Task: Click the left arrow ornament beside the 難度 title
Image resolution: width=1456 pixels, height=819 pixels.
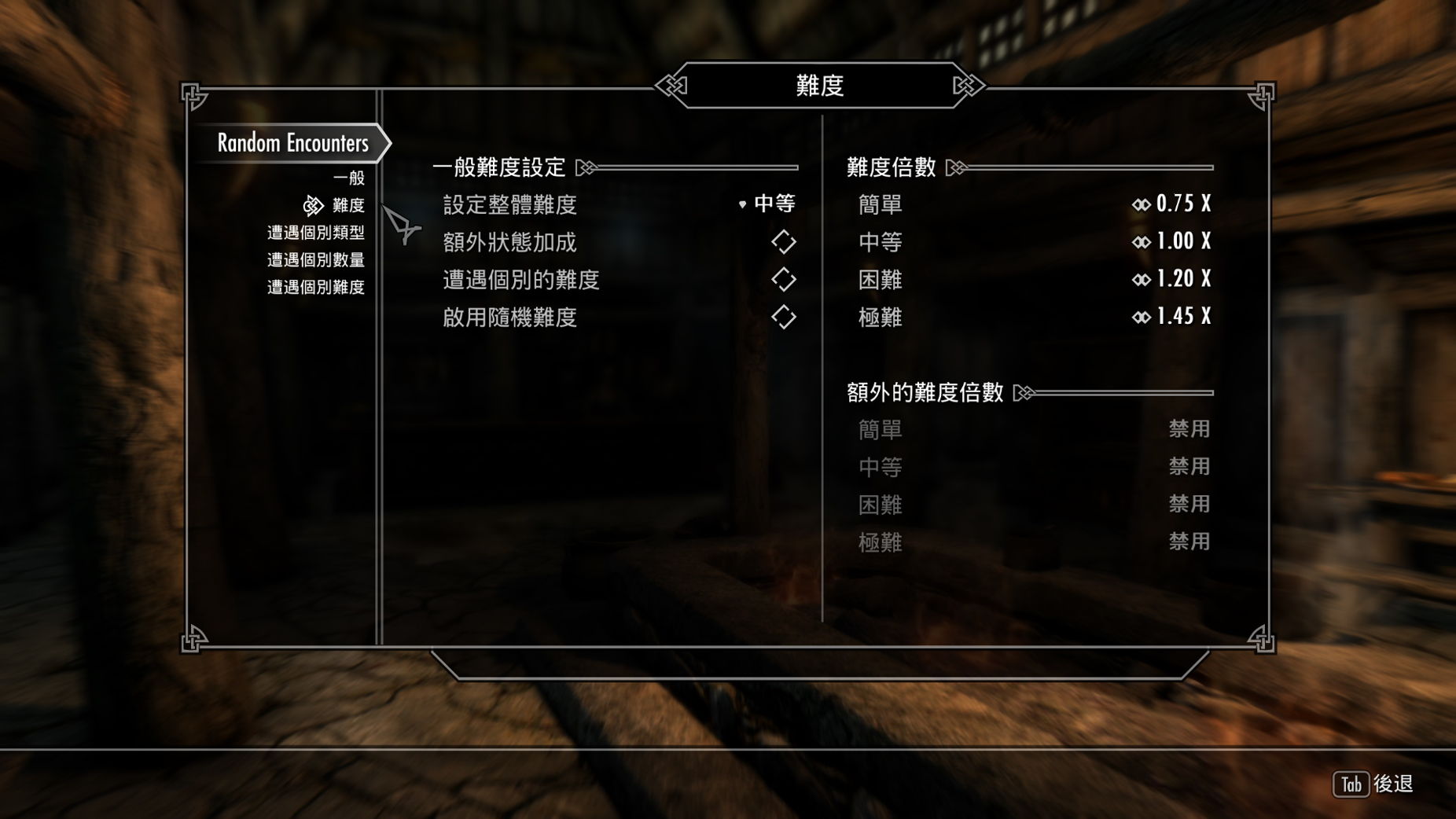Action: pos(669,86)
